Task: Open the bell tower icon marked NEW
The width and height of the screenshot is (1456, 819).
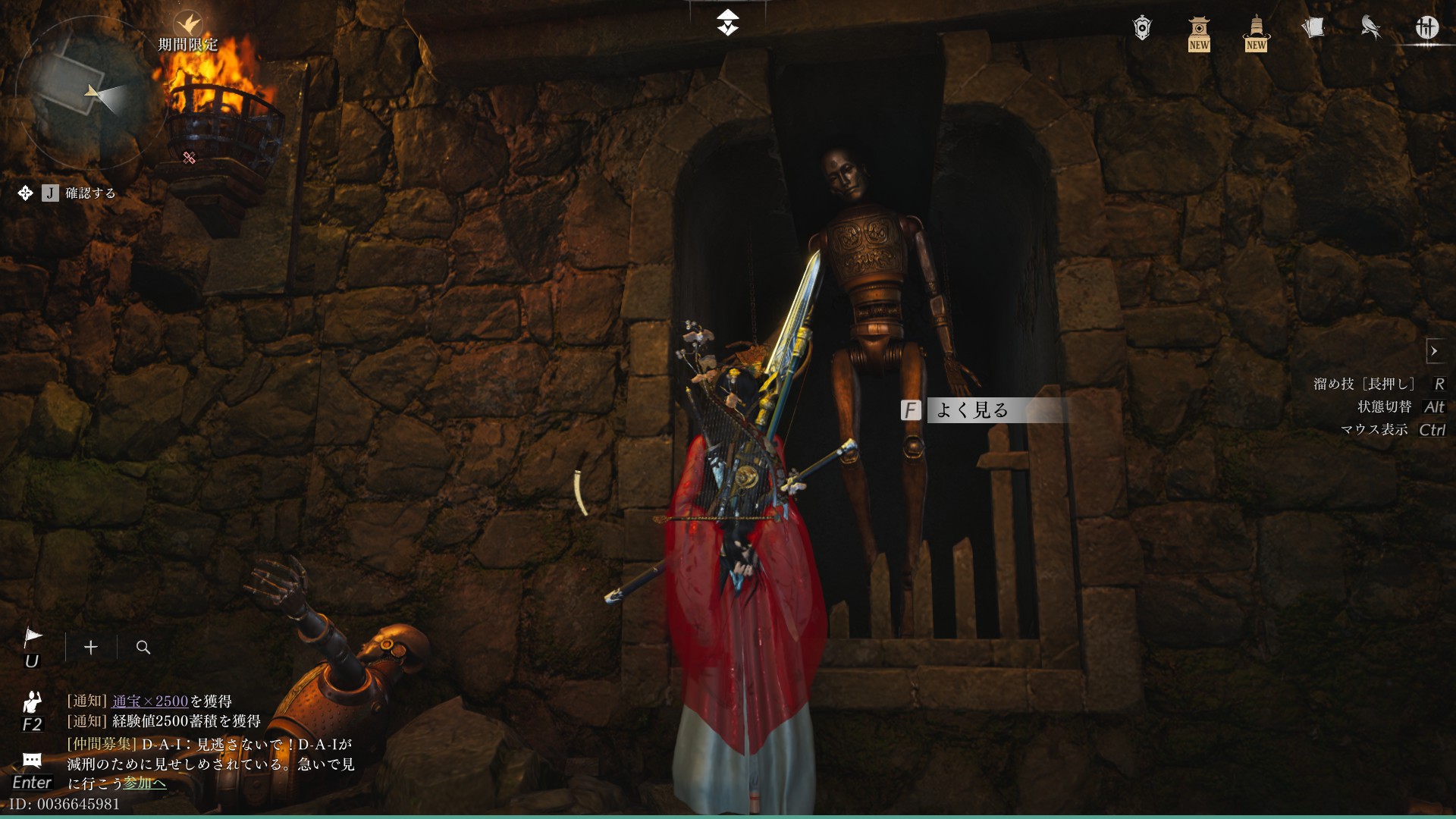Action: tap(1256, 32)
